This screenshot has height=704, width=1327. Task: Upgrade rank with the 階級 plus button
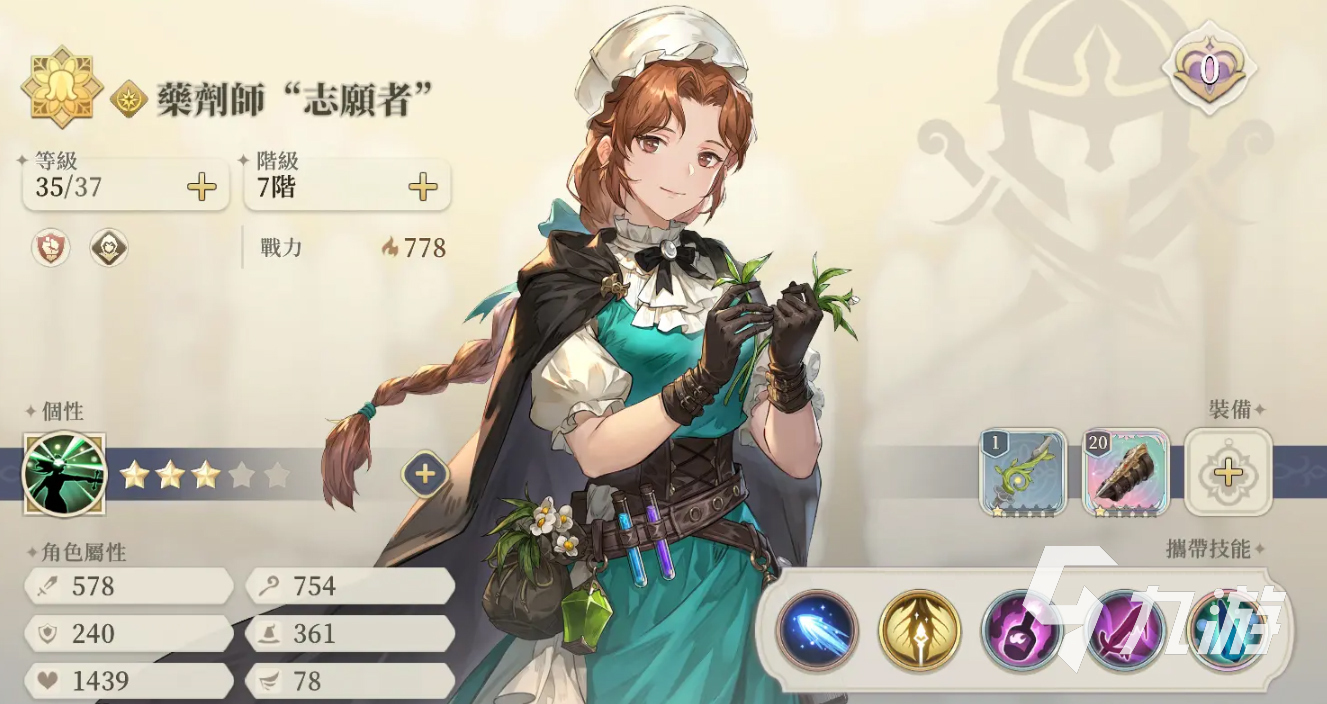[x=423, y=187]
